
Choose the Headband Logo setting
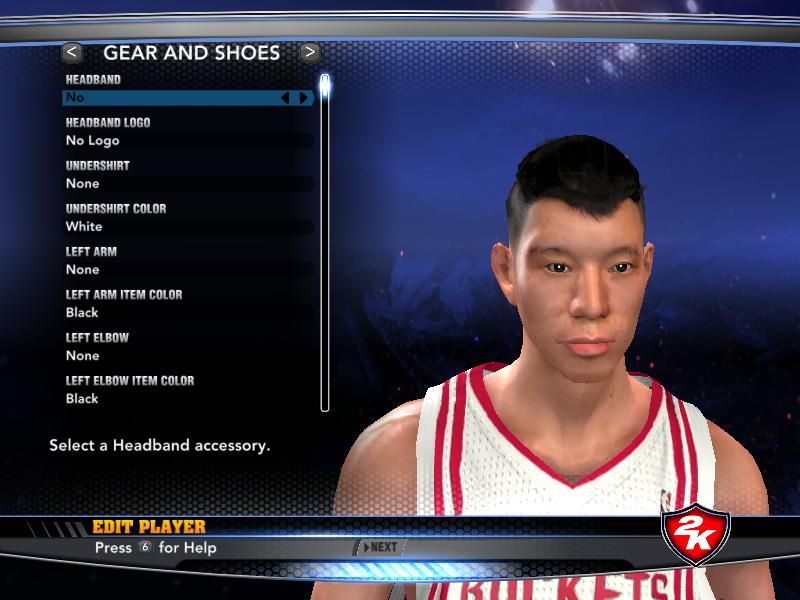click(x=170, y=141)
